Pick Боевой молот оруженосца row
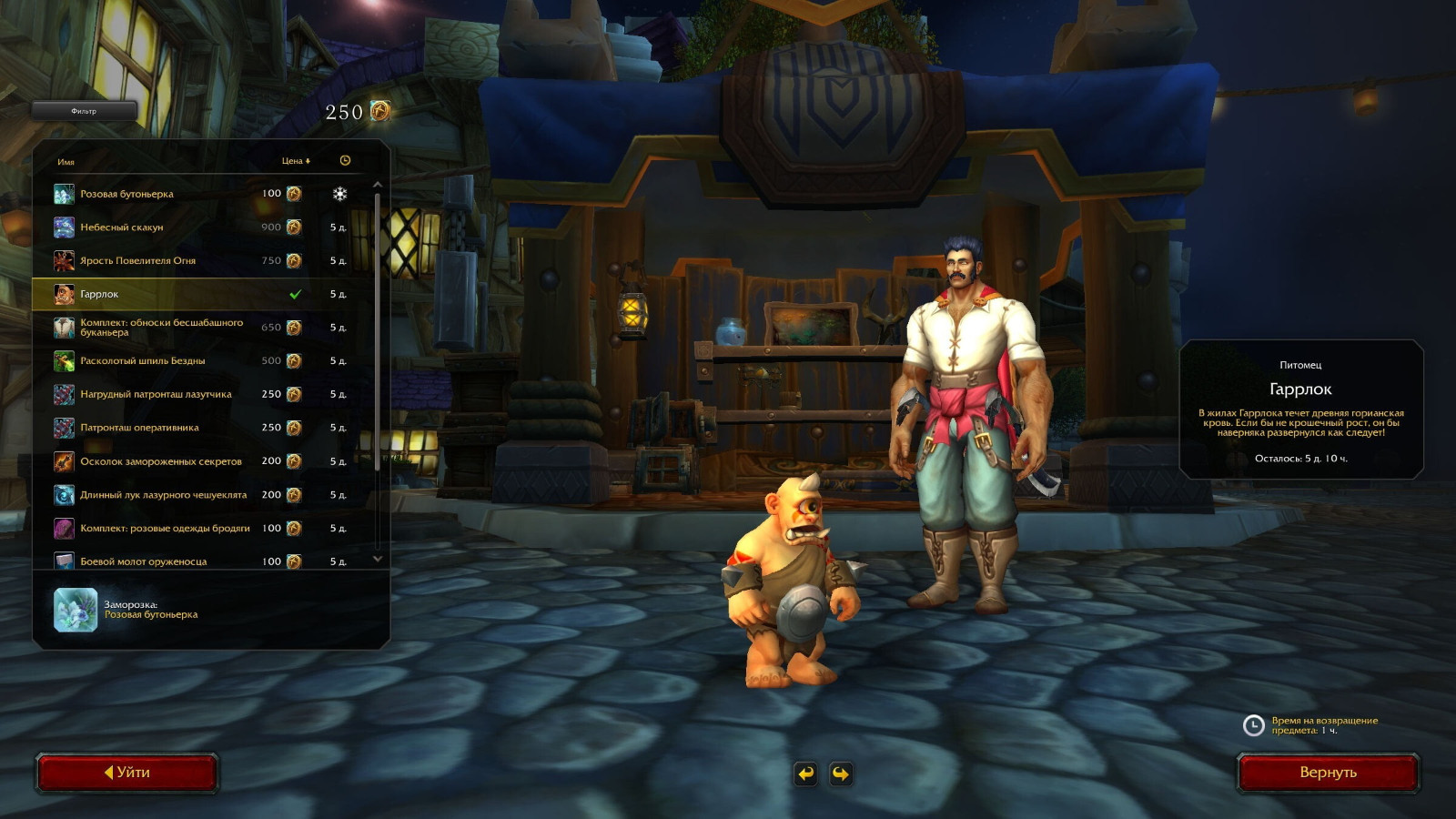 point(164,561)
